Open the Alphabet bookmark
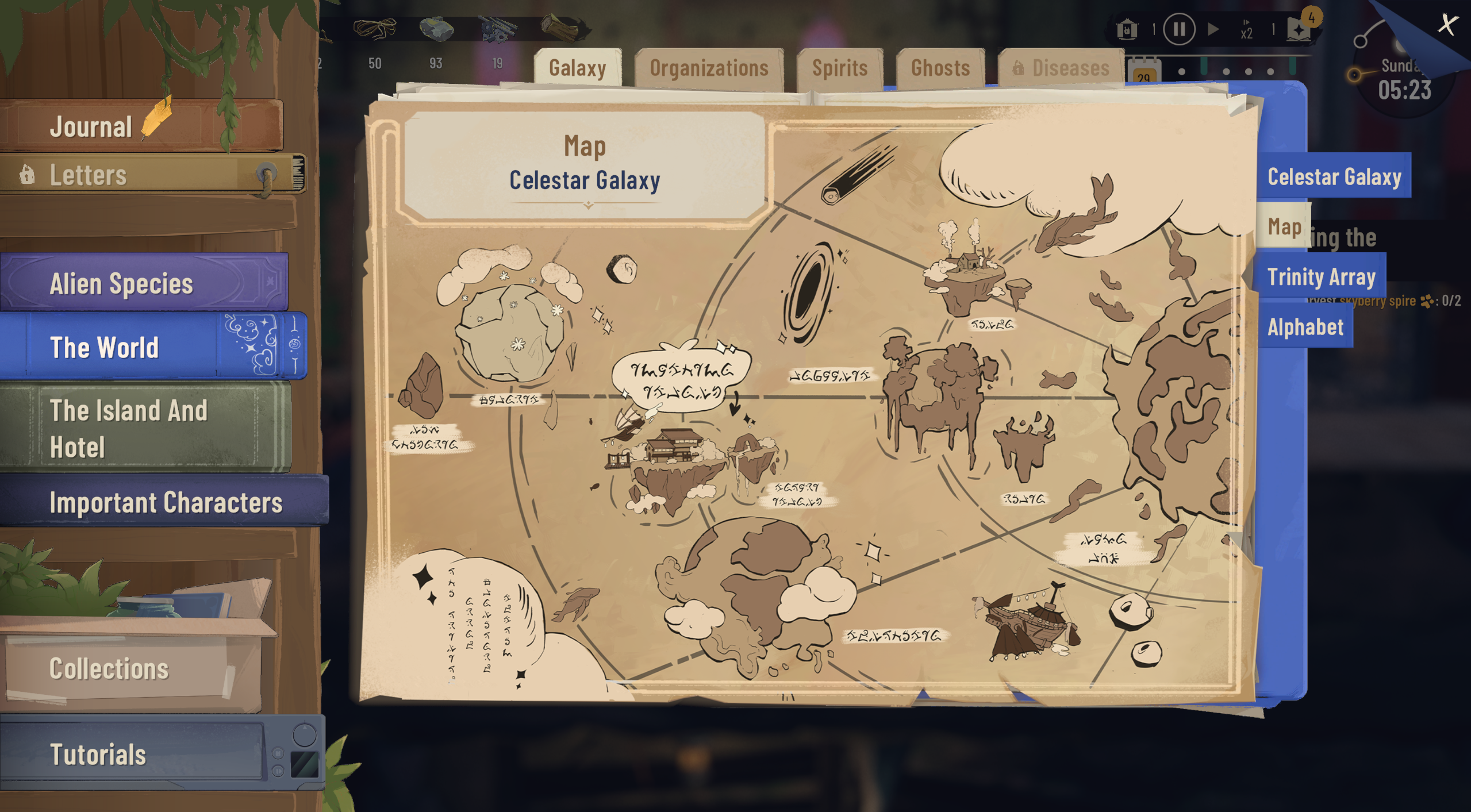 point(1305,327)
